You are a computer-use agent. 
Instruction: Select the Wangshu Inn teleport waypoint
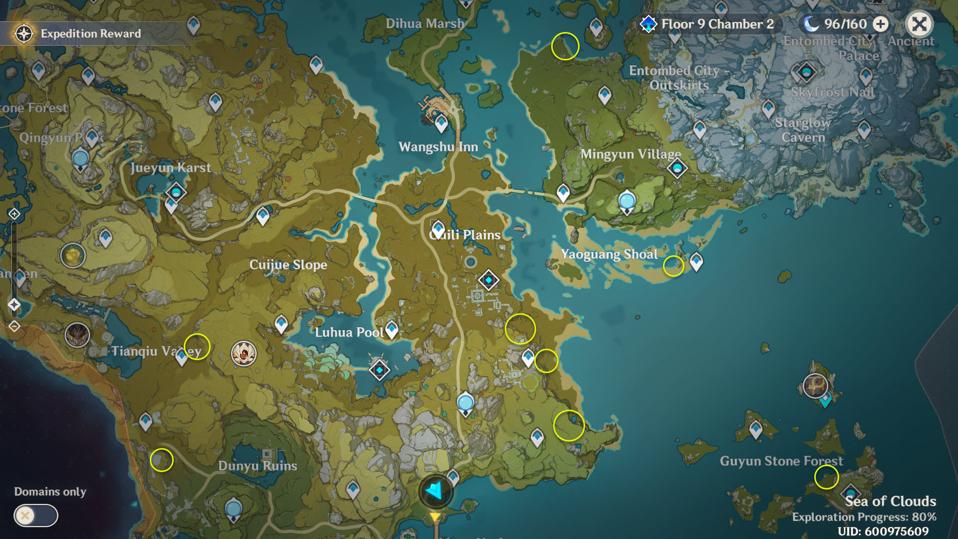[442, 124]
